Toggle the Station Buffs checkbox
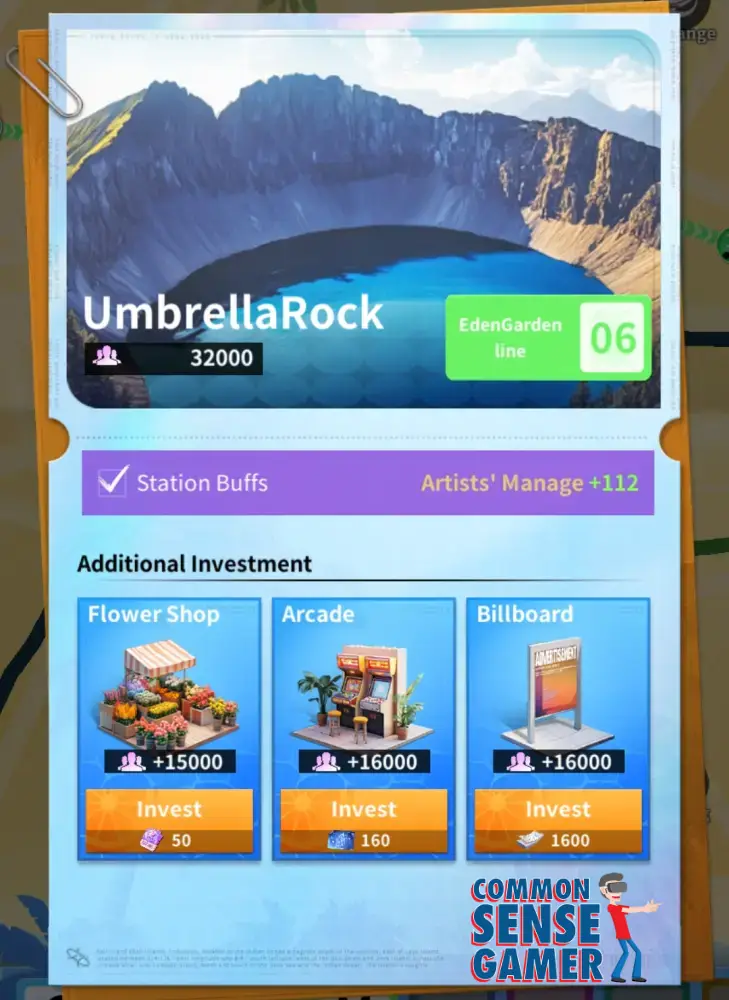 click(112, 482)
